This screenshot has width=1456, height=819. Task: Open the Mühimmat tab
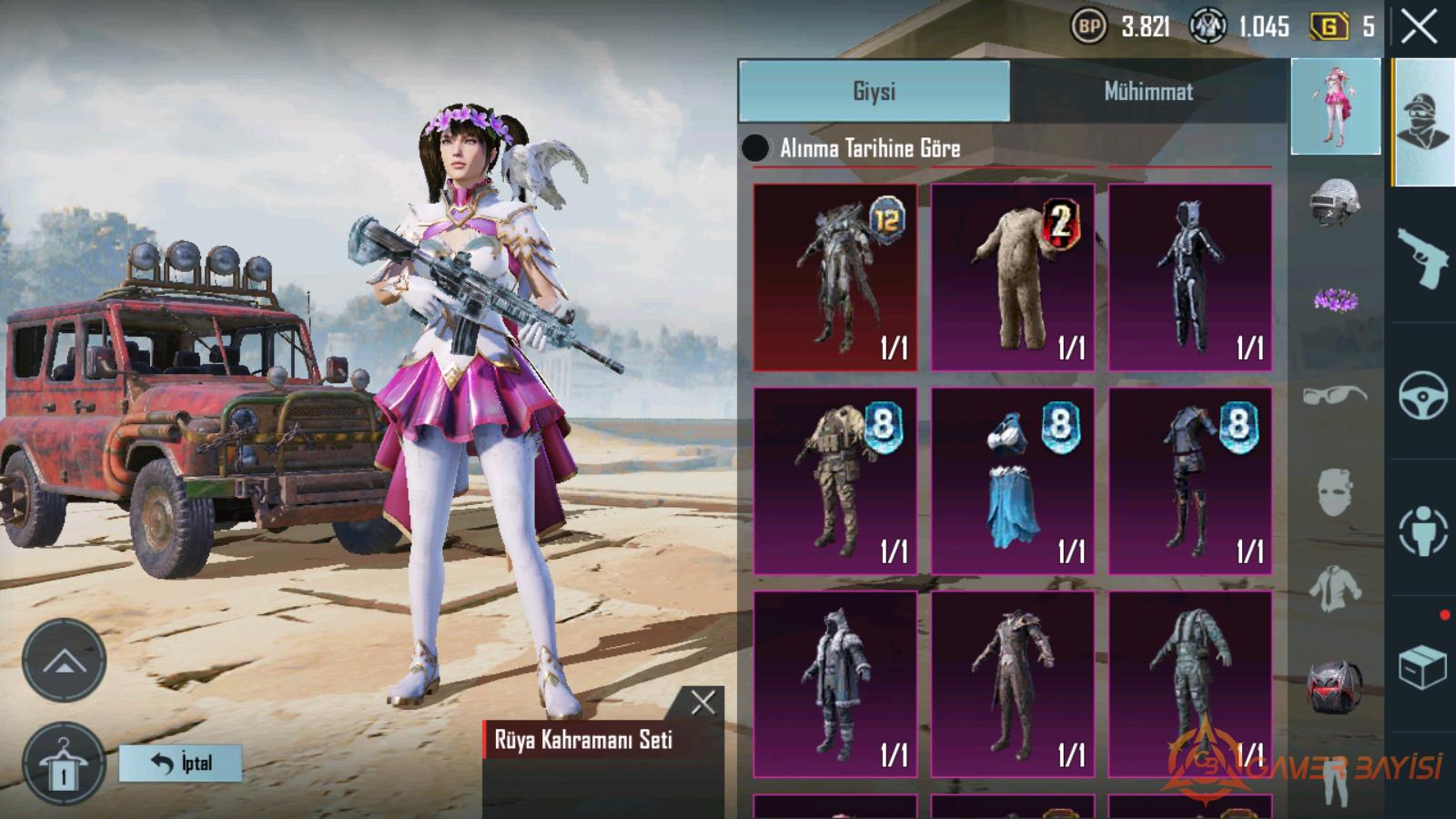click(x=1148, y=91)
